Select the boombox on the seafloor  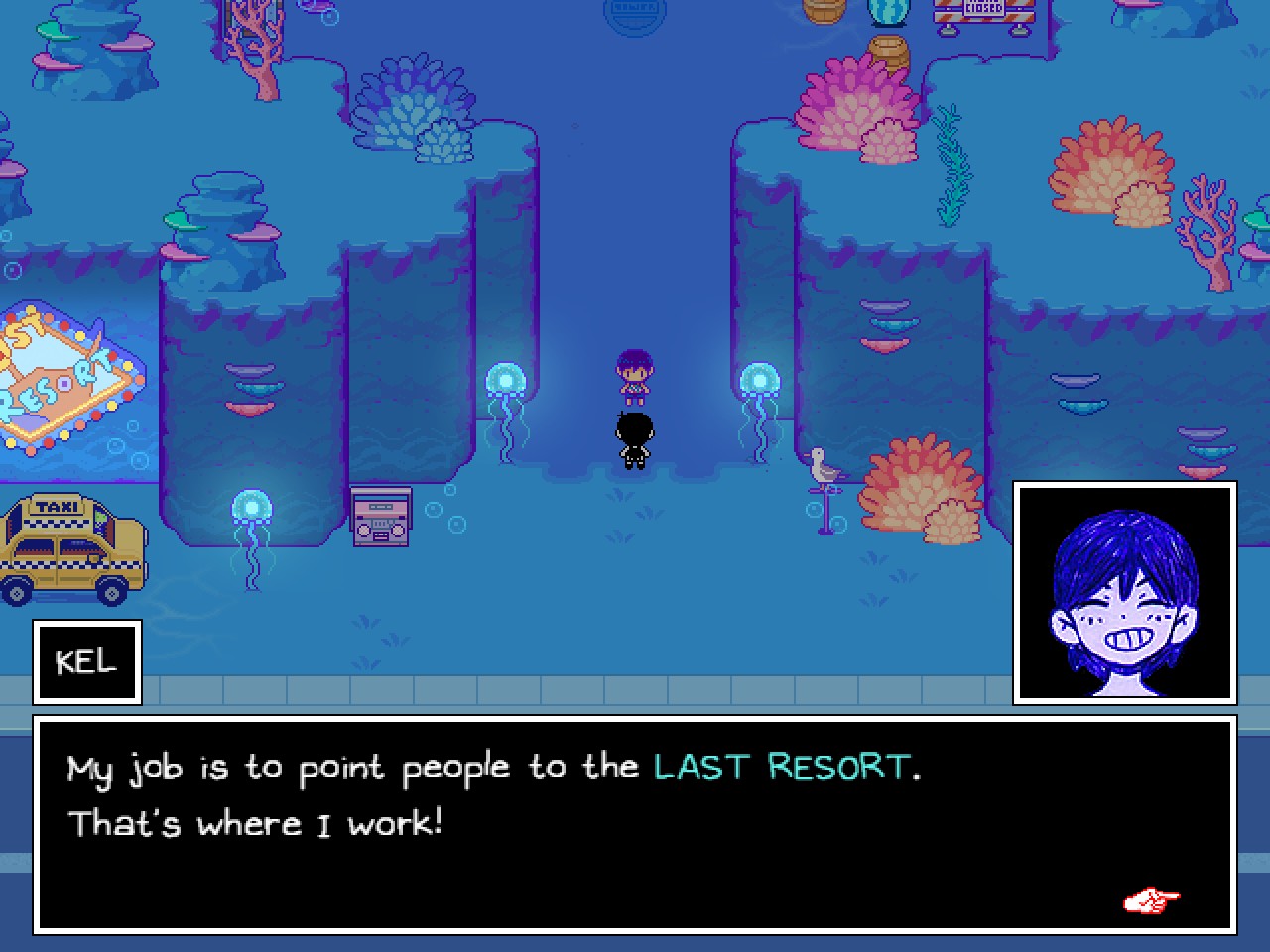(x=380, y=516)
